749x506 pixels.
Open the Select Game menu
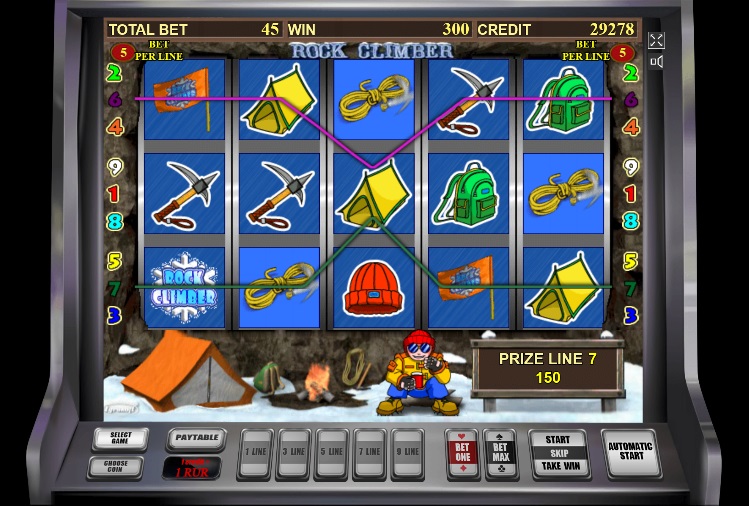point(120,439)
